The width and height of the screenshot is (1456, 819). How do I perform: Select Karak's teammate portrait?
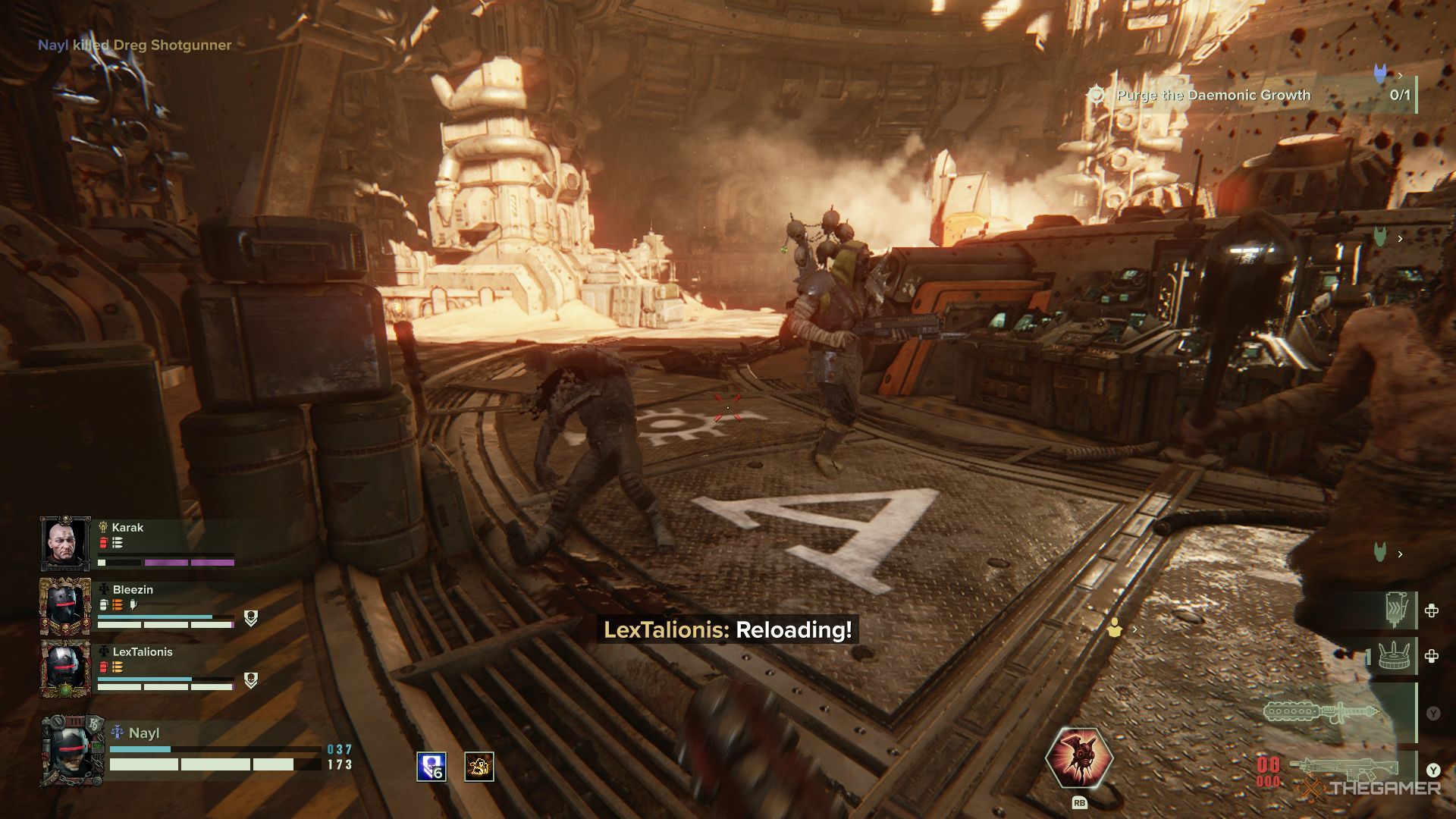[x=65, y=542]
